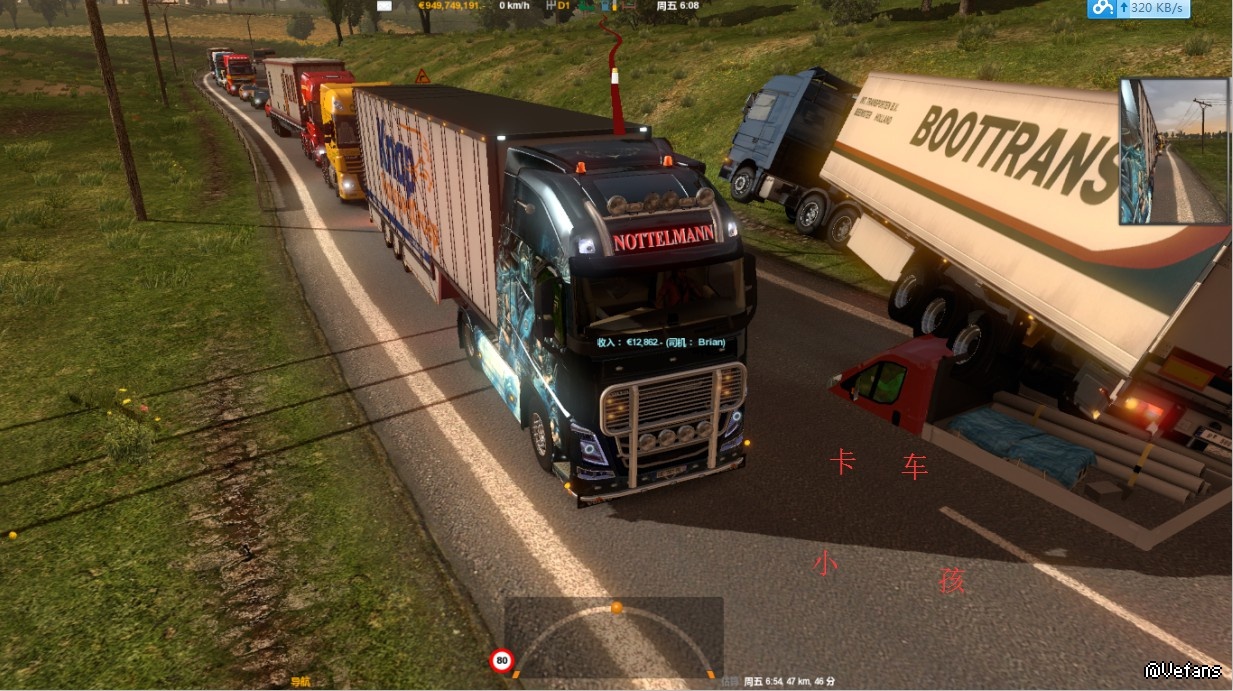The image size is (1233, 691).
Task: Click the side mirror view
Action: 1174,151
